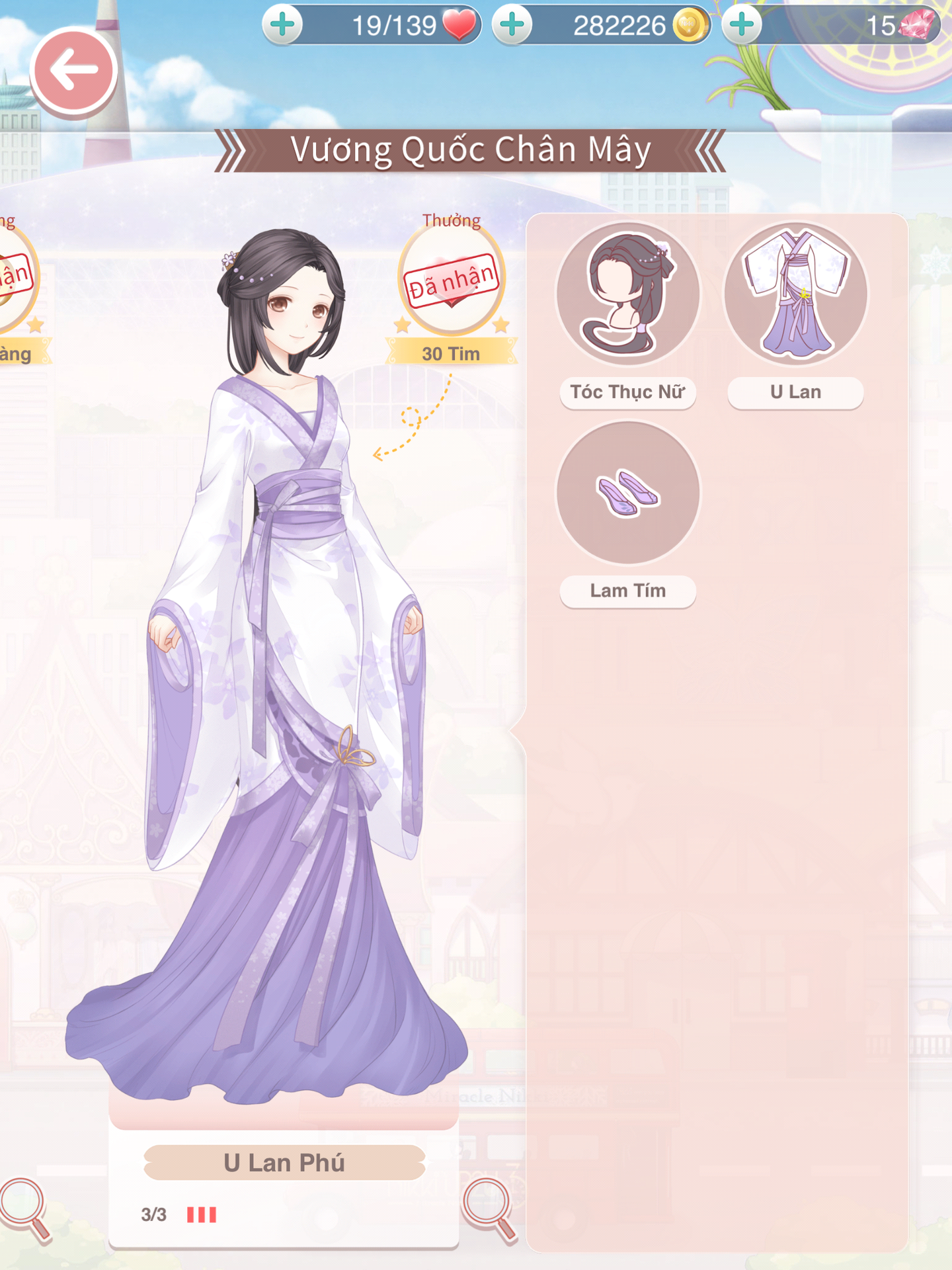Click the U Lan Phú suit name label
The image size is (952, 1270).
[284, 1163]
